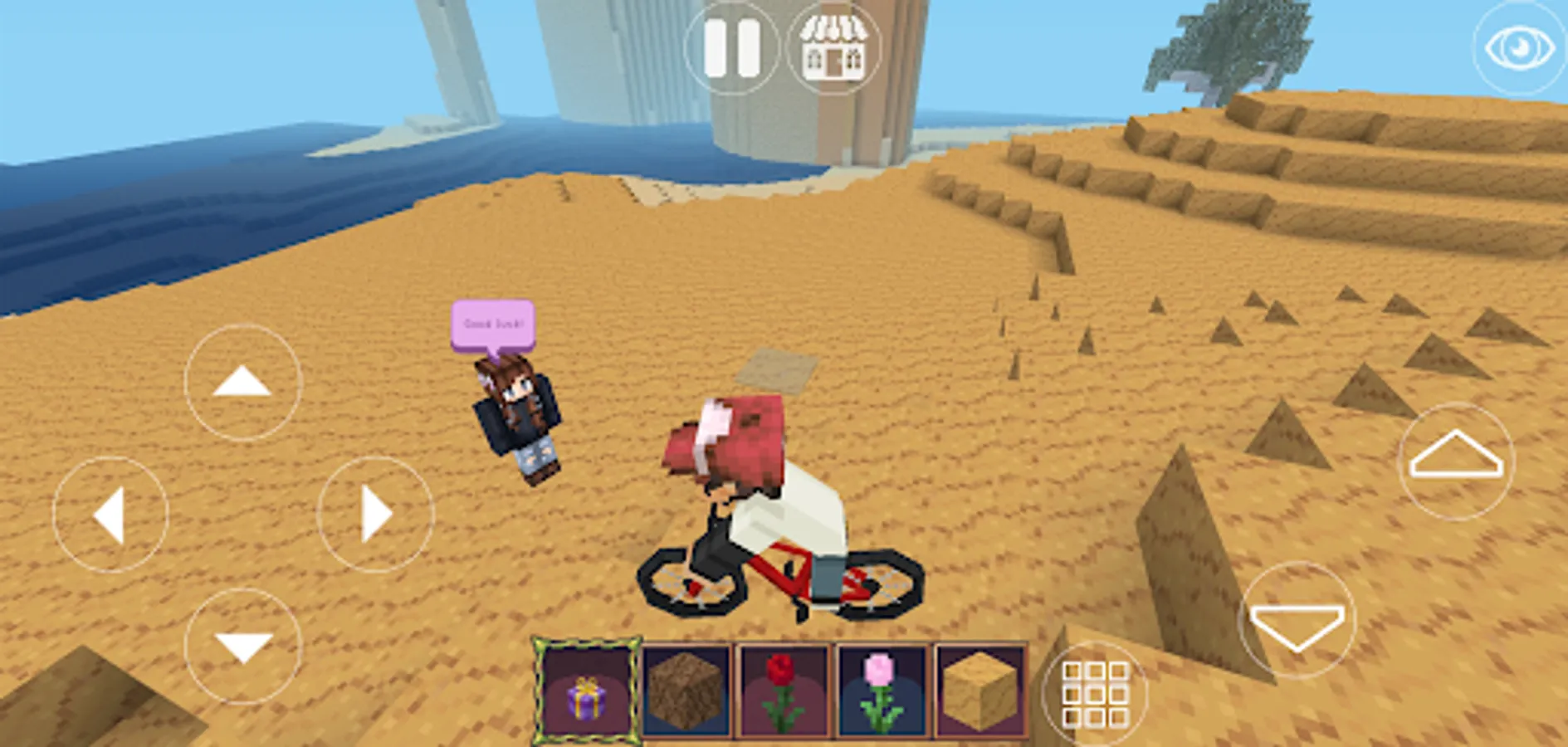Tap the Good luck speech bubble

click(x=493, y=324)
